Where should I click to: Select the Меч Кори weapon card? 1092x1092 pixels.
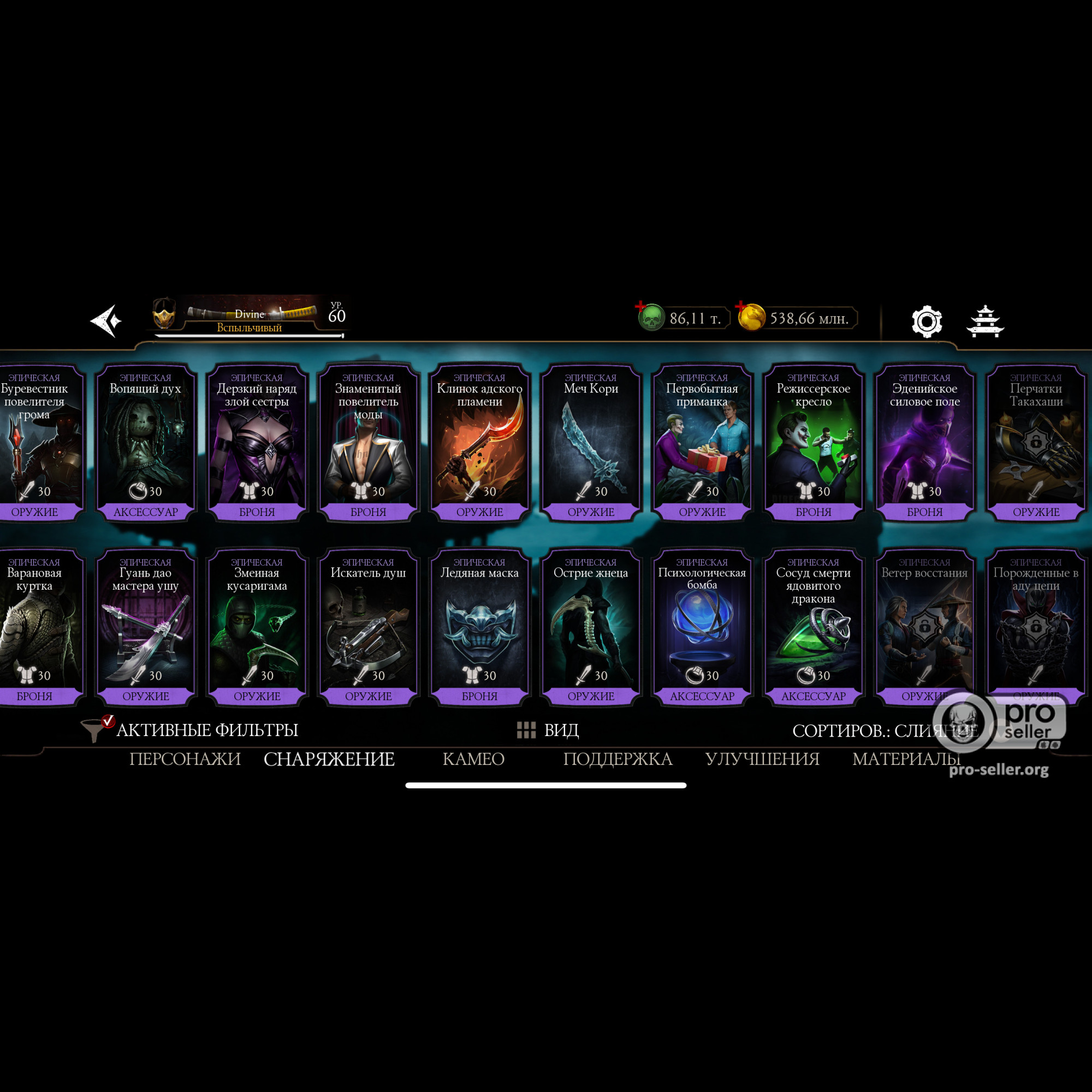[591, 441]
